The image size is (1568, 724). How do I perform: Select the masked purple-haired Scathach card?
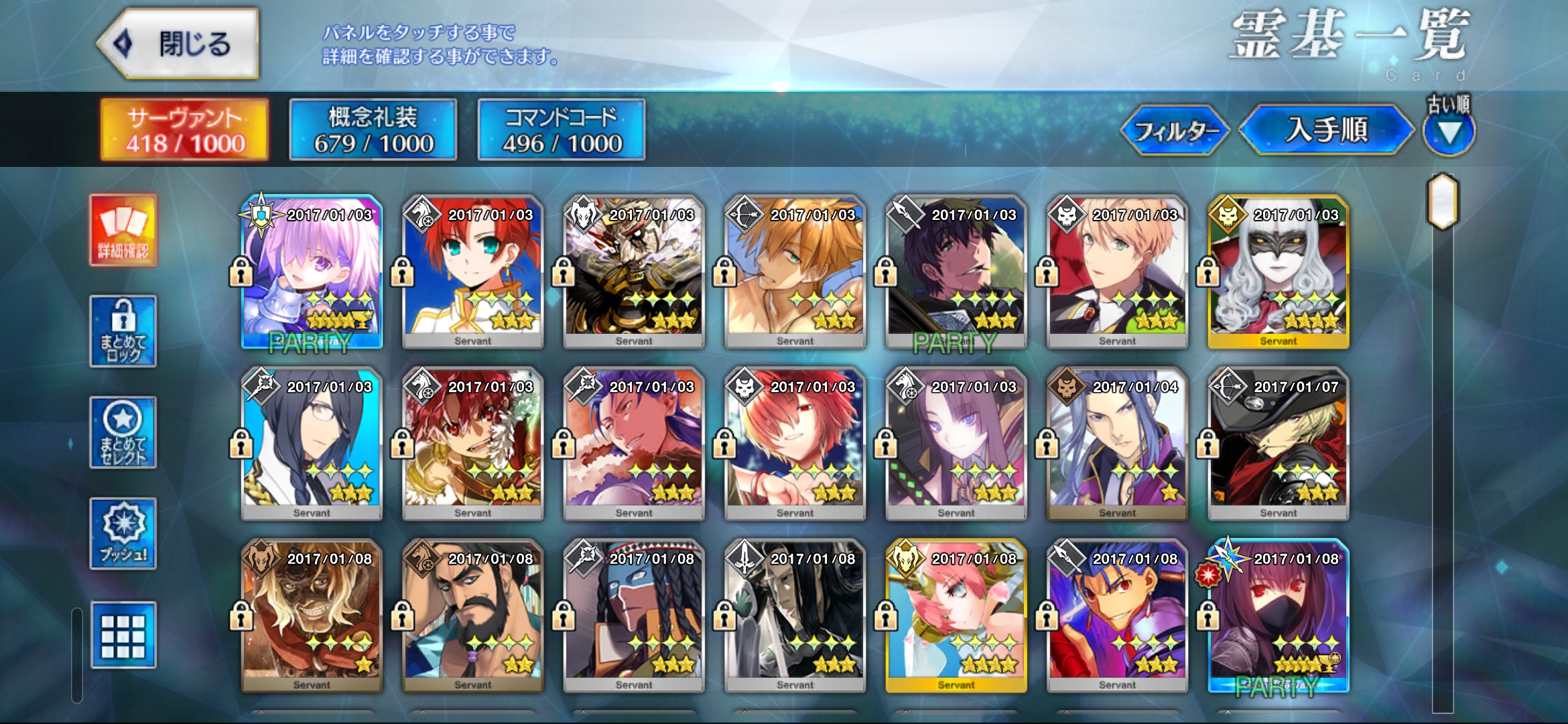[1278, 615]
